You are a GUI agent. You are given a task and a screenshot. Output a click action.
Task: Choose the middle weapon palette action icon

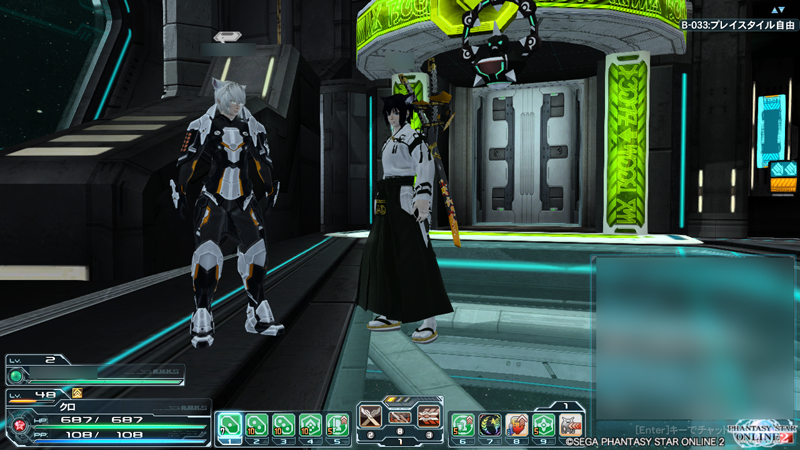[x=400, y=419]
